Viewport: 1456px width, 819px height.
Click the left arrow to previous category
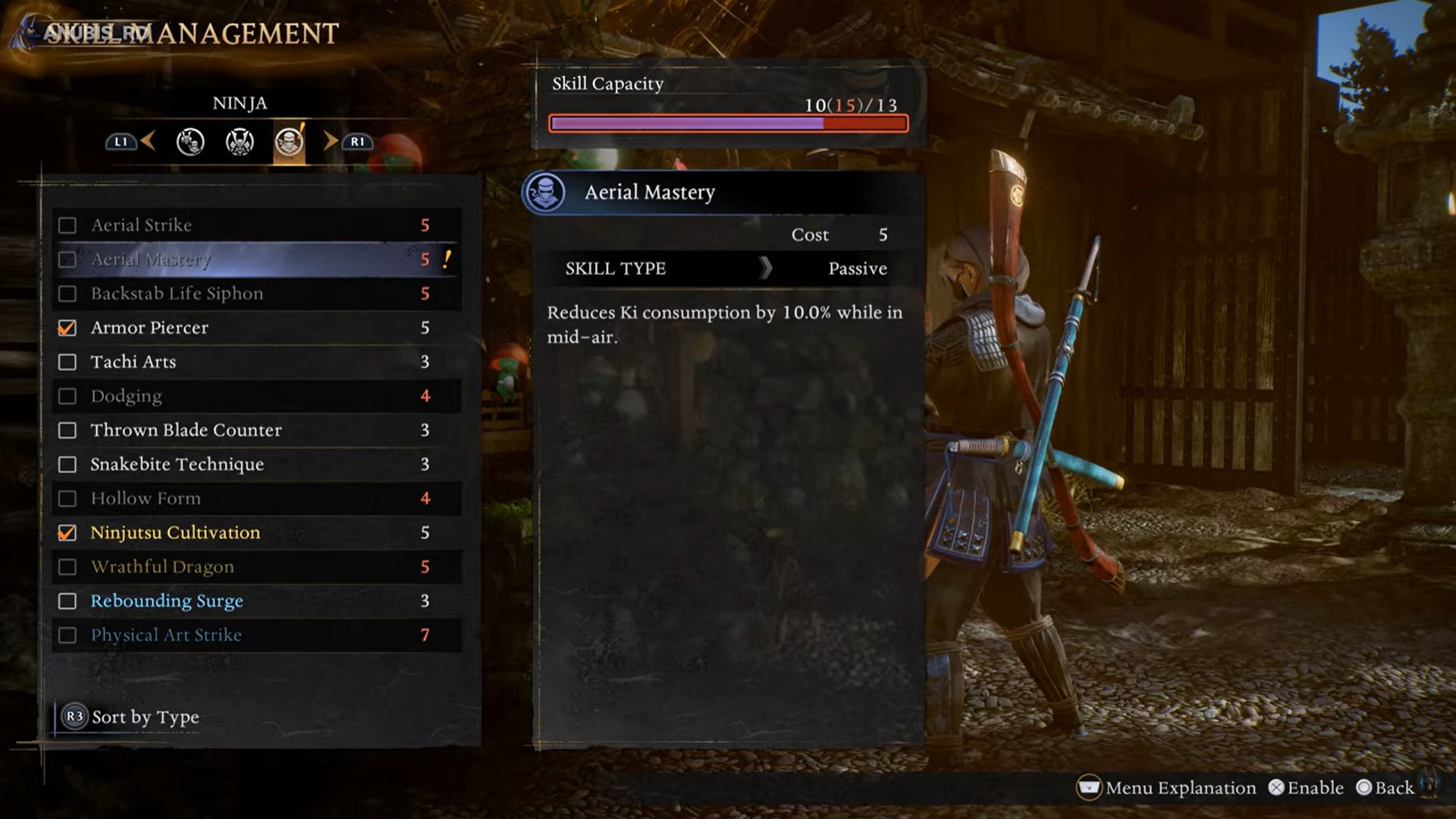[148, 141]
